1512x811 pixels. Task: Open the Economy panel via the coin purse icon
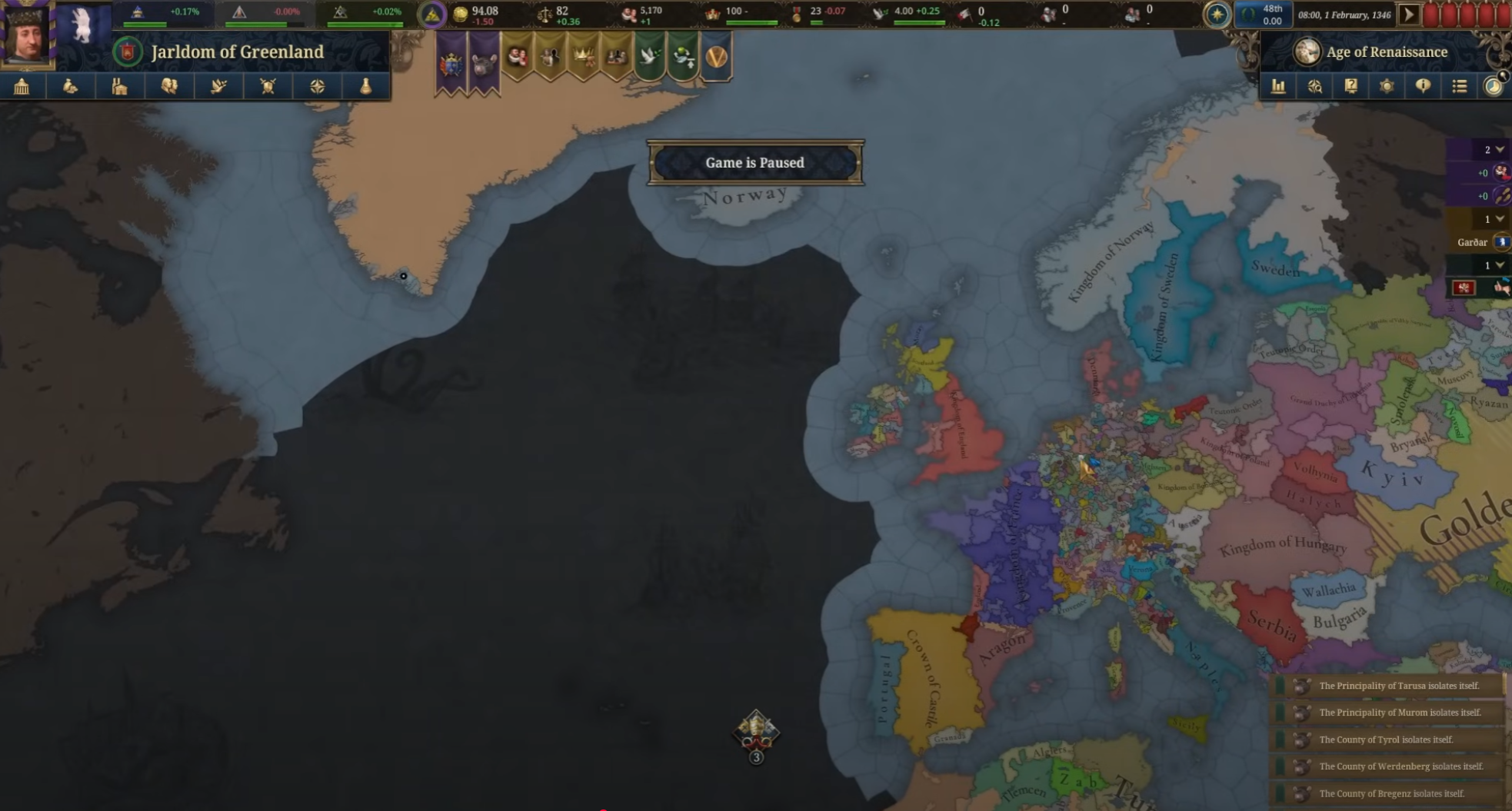tap(71, 86)
